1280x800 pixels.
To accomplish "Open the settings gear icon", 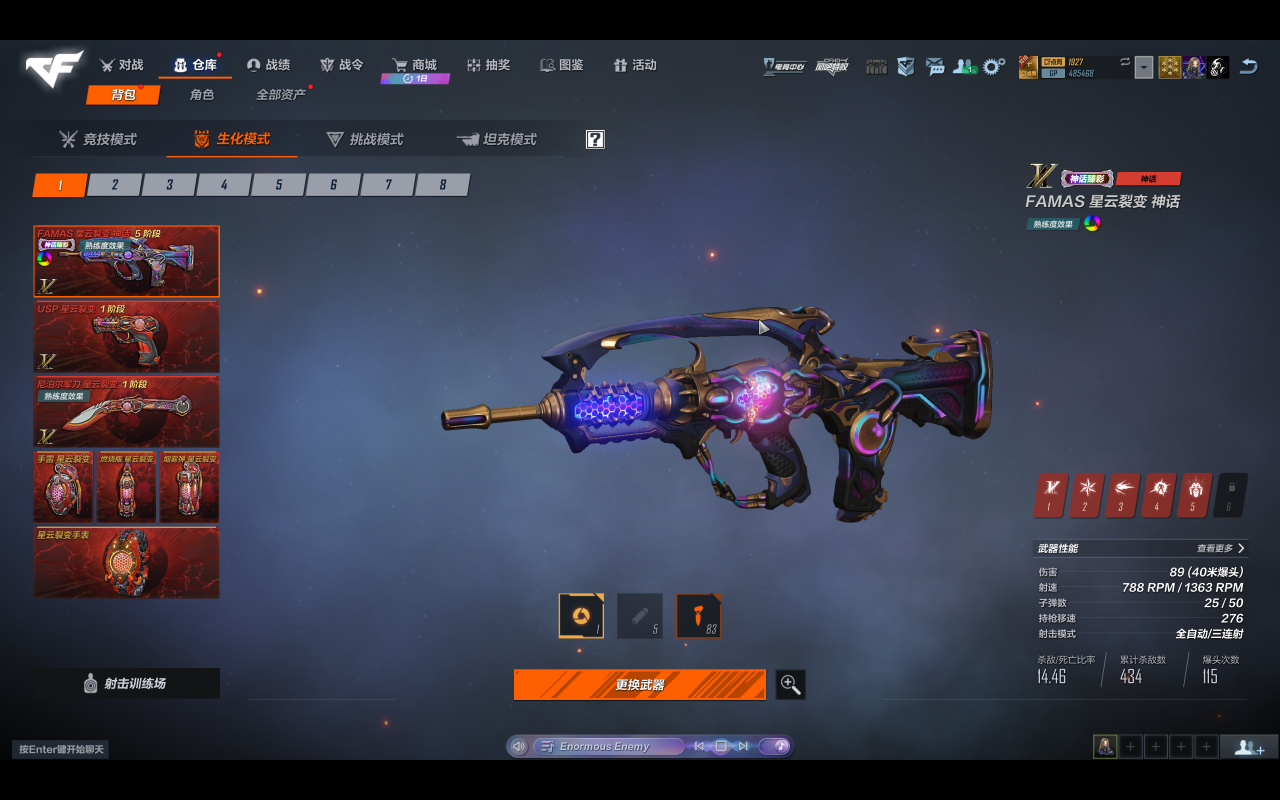I will pyautogui.click(x=993, y=66).
